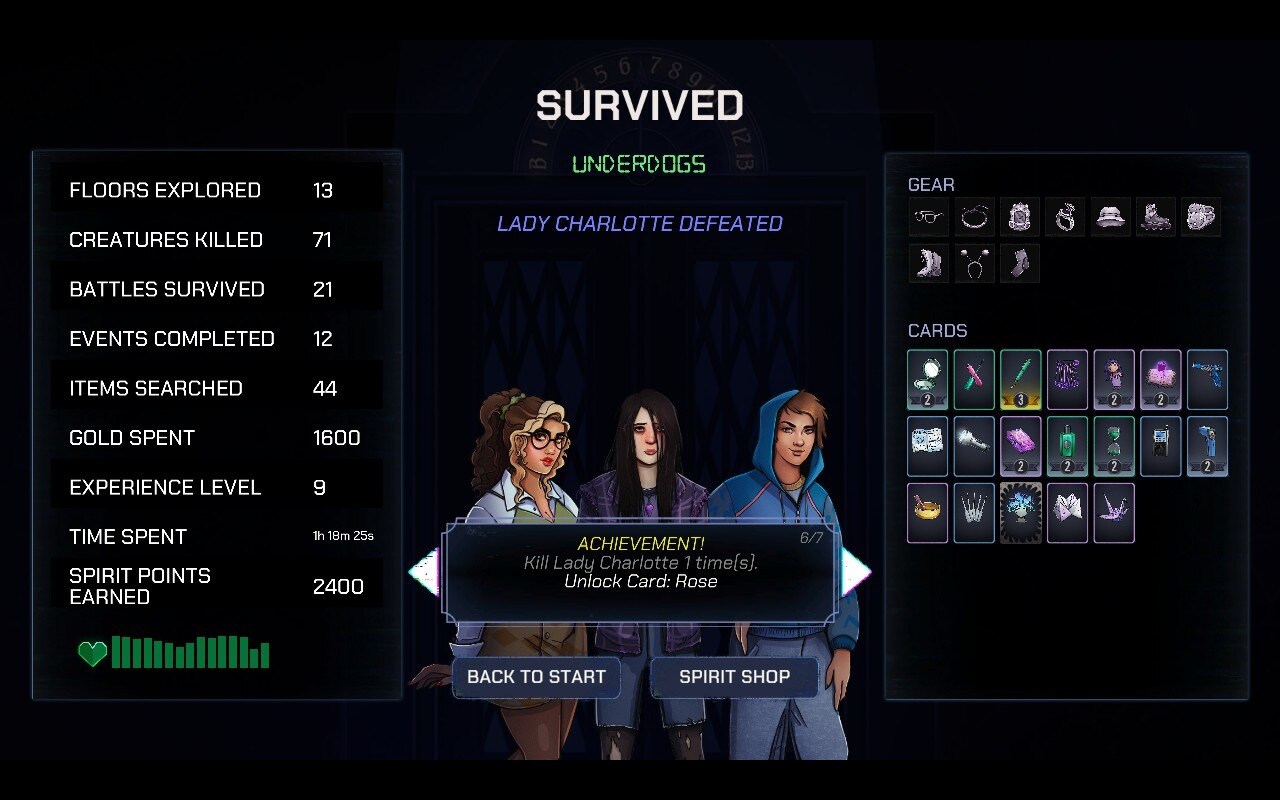Show the next achievement with right arrow

tap(856, 572)
